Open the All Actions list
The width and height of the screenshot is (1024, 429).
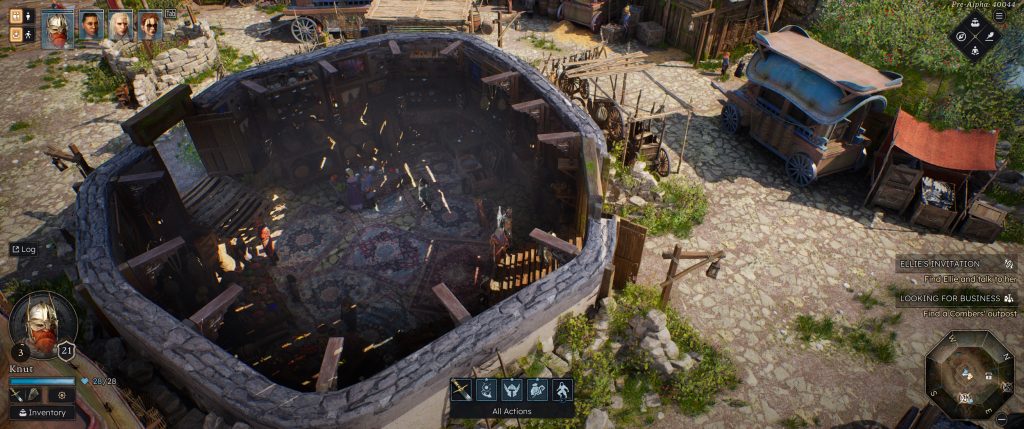point(512,411)
